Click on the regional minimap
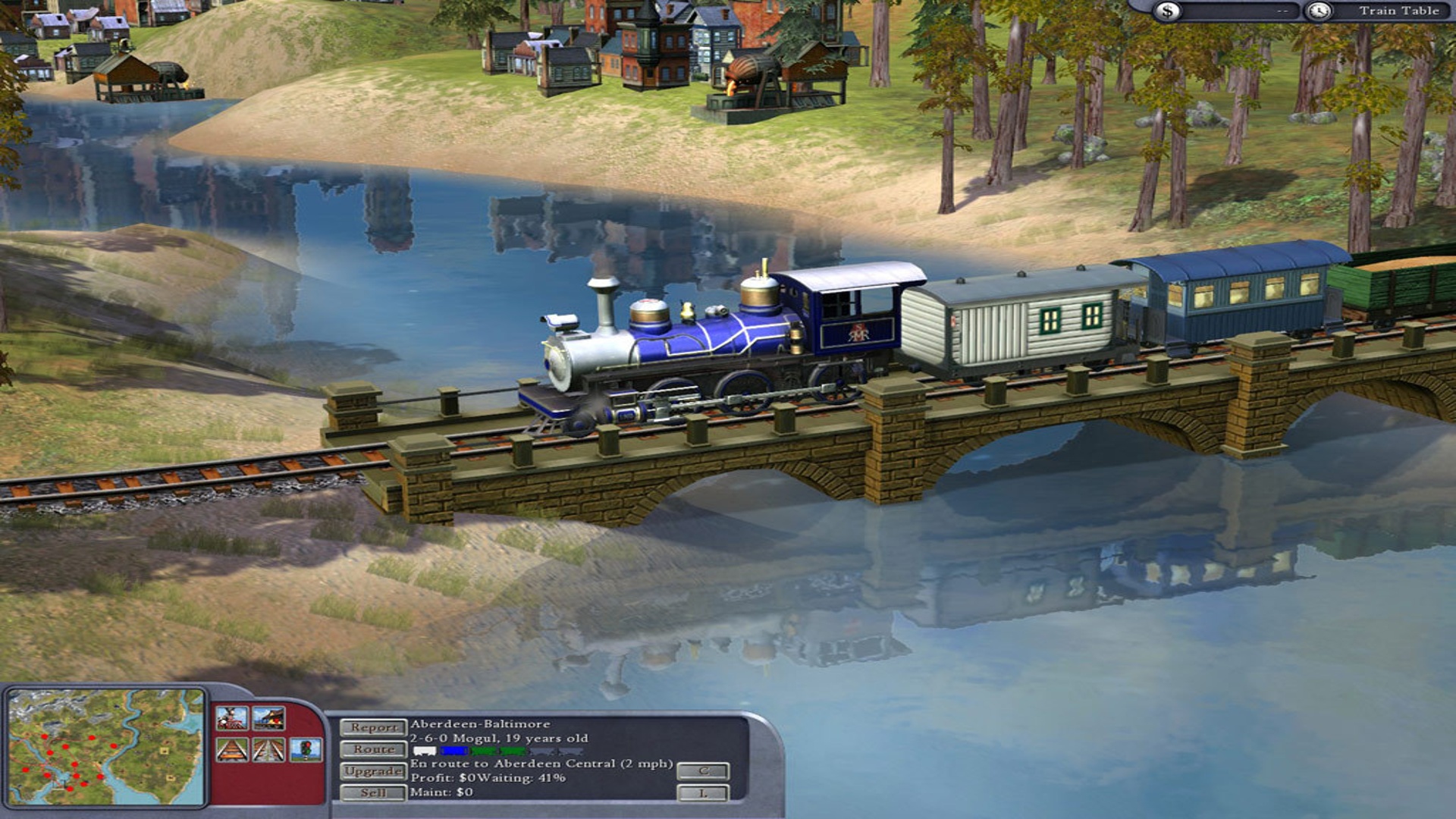1456x819 pixels. (x=106, y=746)
